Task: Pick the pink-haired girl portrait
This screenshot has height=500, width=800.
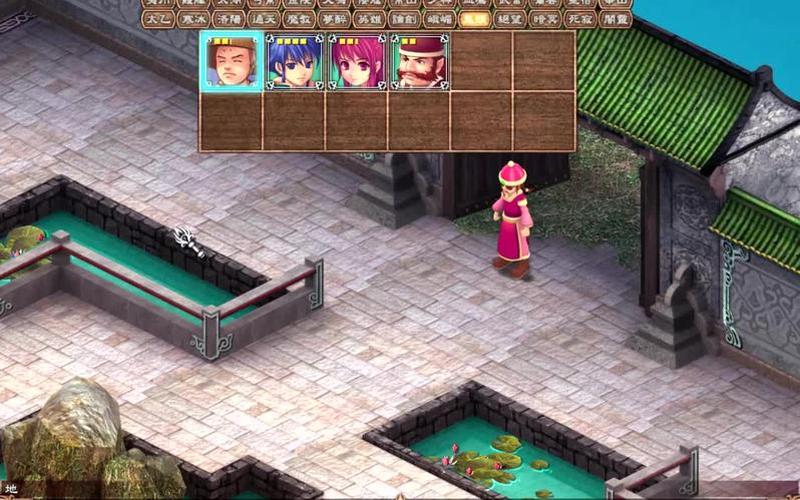Action: click(357, 61)
